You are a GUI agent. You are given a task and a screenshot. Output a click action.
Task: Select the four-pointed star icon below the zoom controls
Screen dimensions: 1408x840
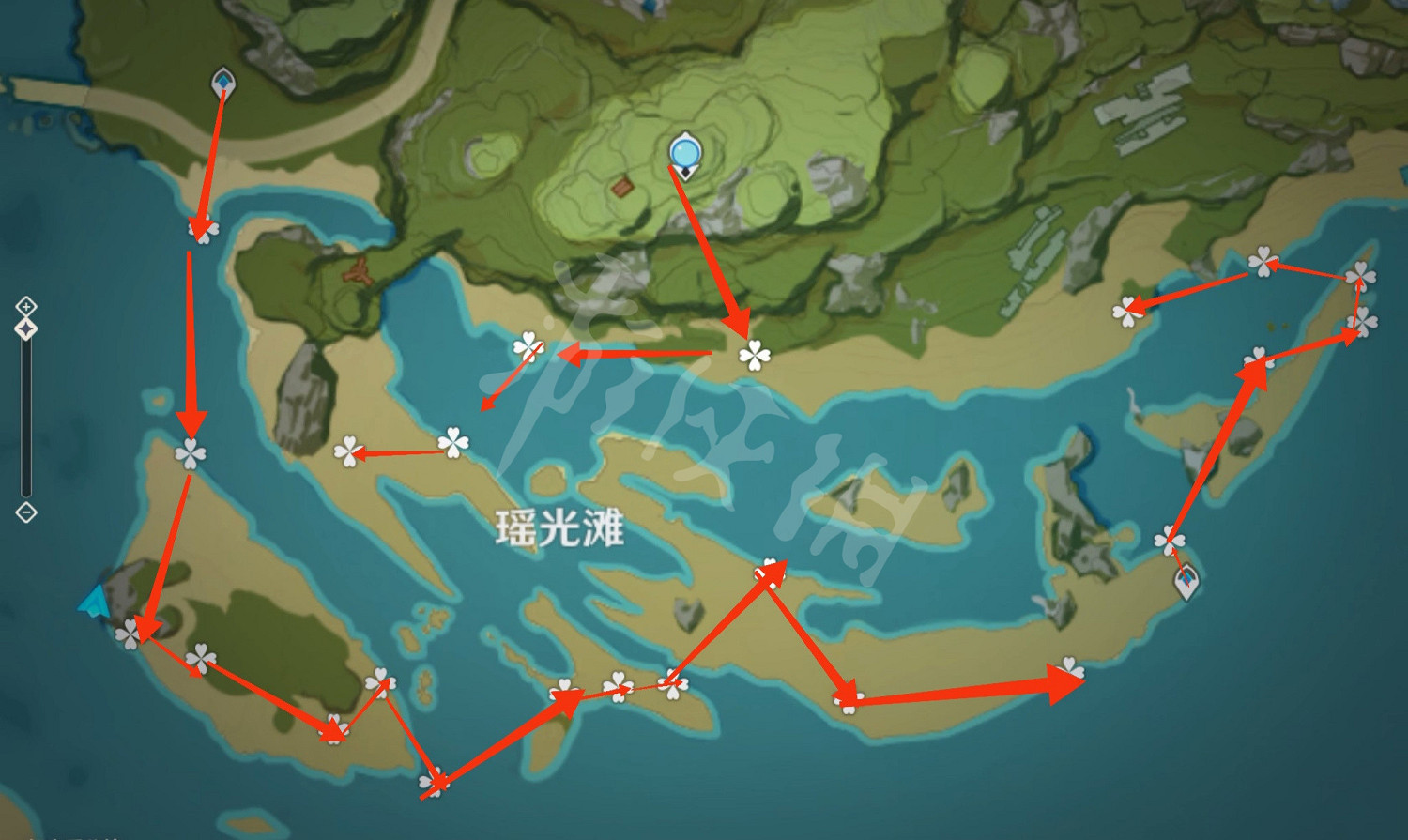(x=27, y=328)
